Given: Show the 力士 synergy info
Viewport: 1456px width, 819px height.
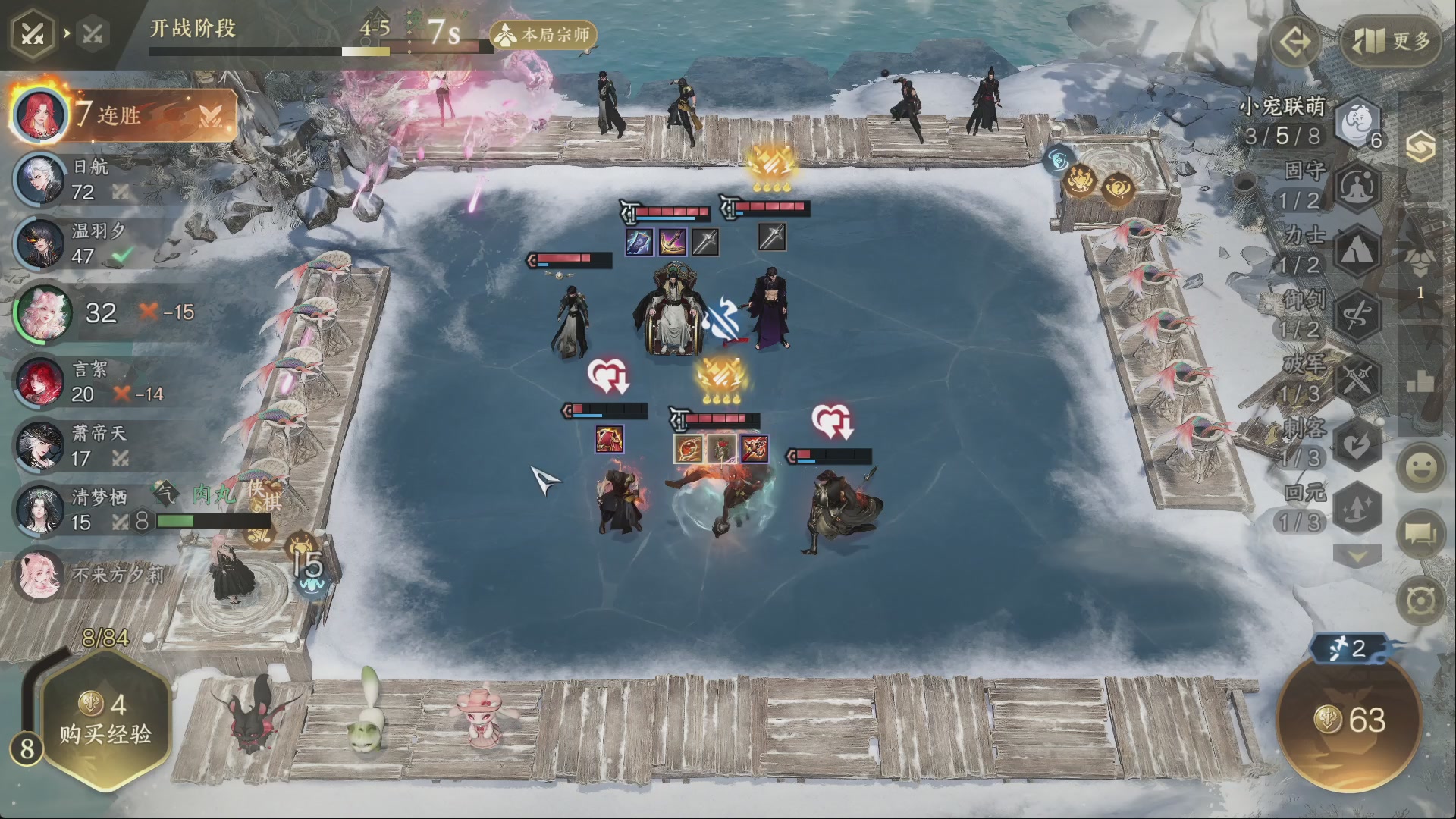Looking at the screenshot, I should coord(1357,251).
